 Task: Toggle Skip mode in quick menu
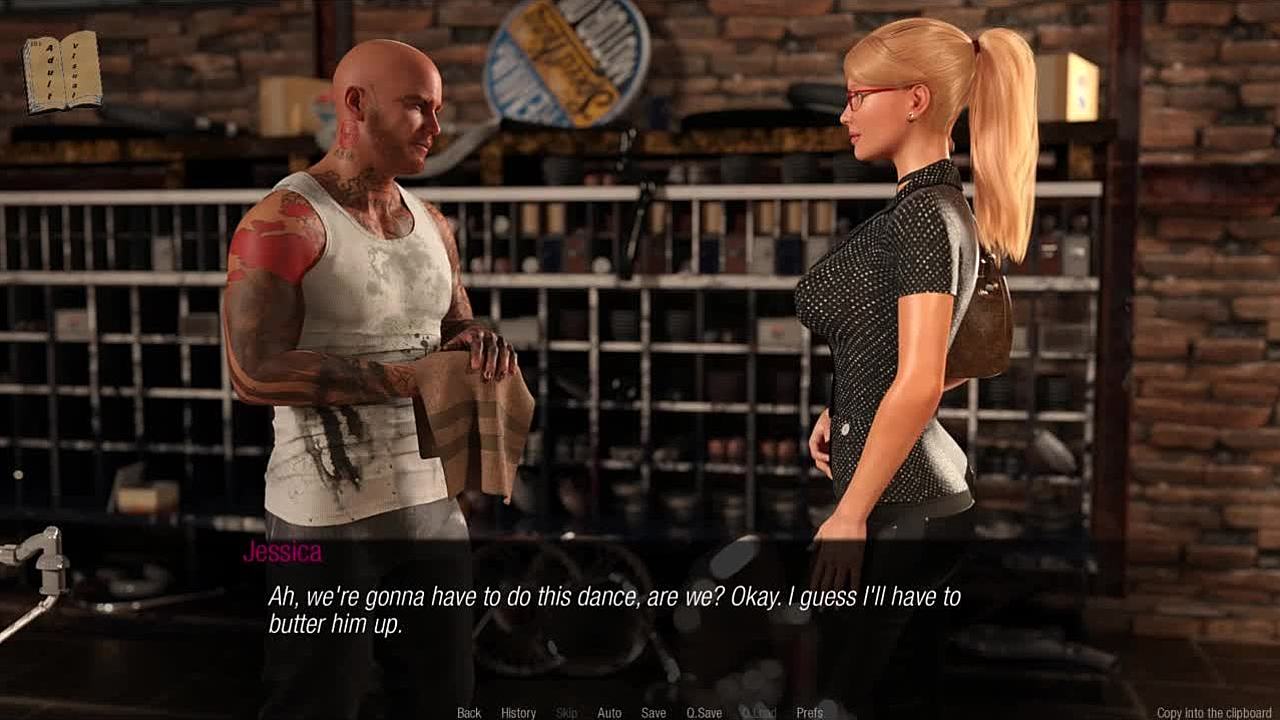click(567, 713)
